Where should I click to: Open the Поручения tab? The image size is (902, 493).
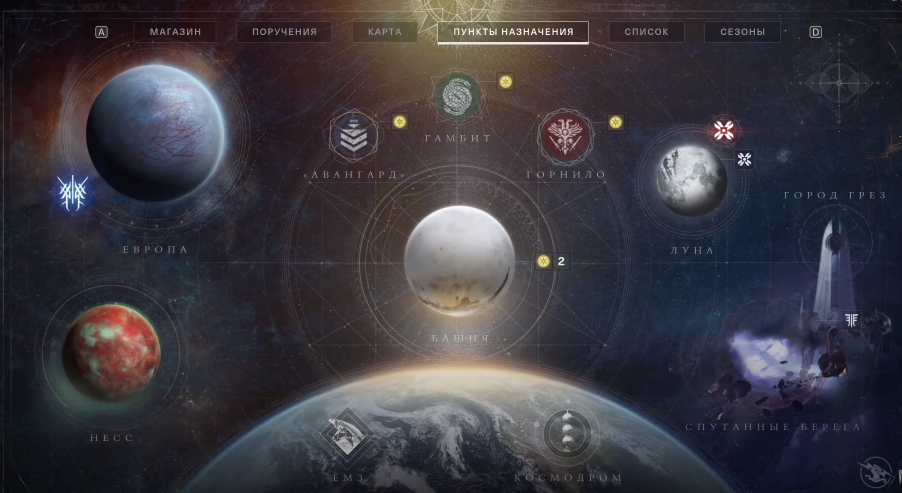pos(284,32)
